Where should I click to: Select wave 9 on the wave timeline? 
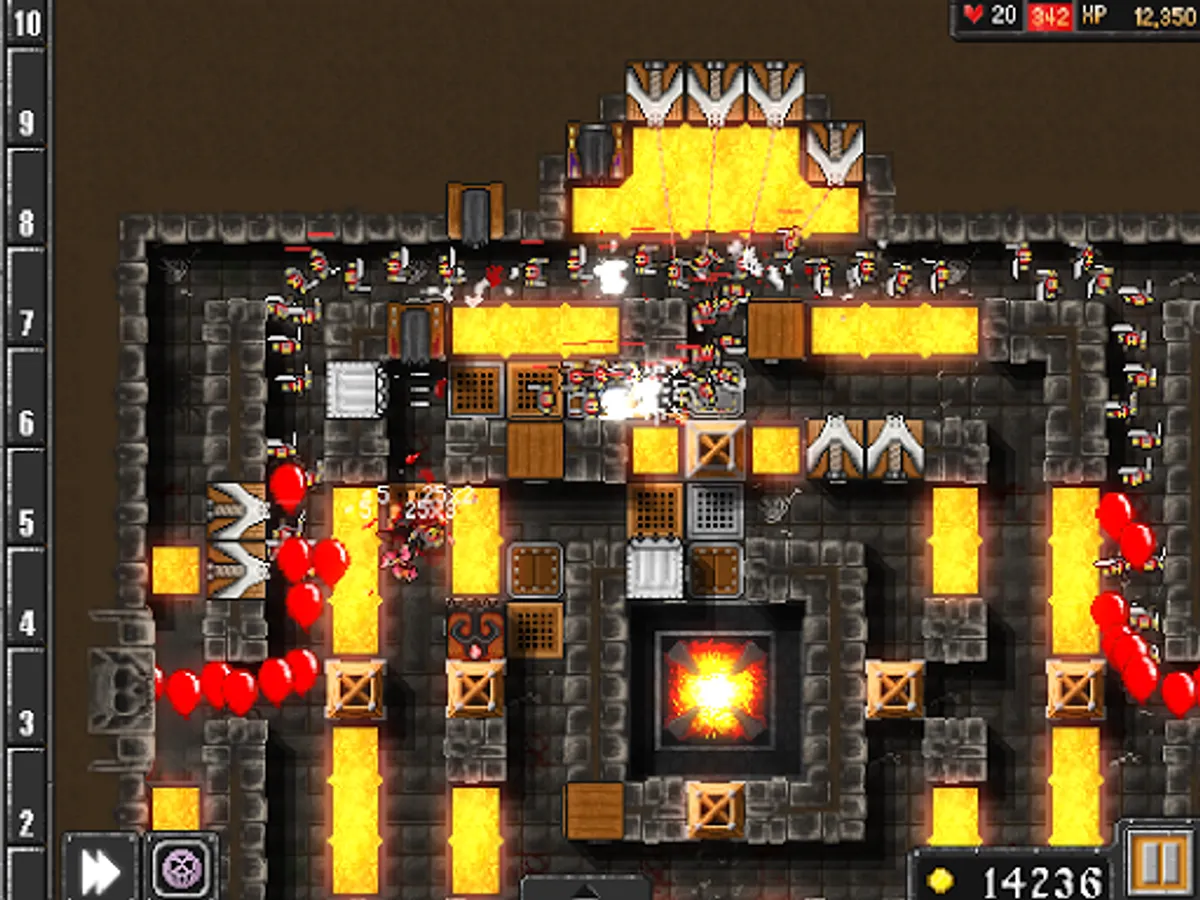click(x=26, y=122)
